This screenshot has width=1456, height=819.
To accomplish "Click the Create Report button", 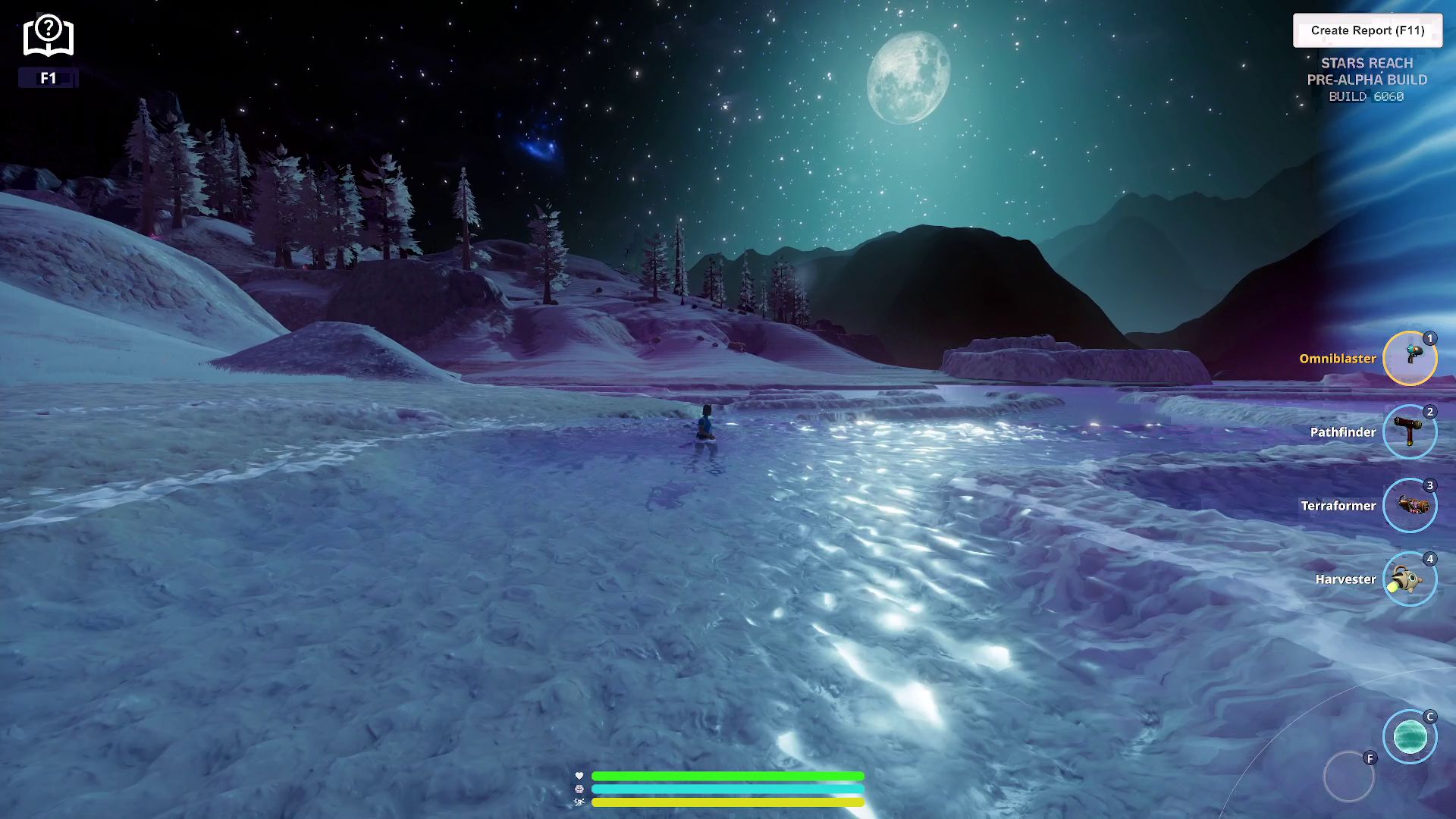I will point(1367,30).
